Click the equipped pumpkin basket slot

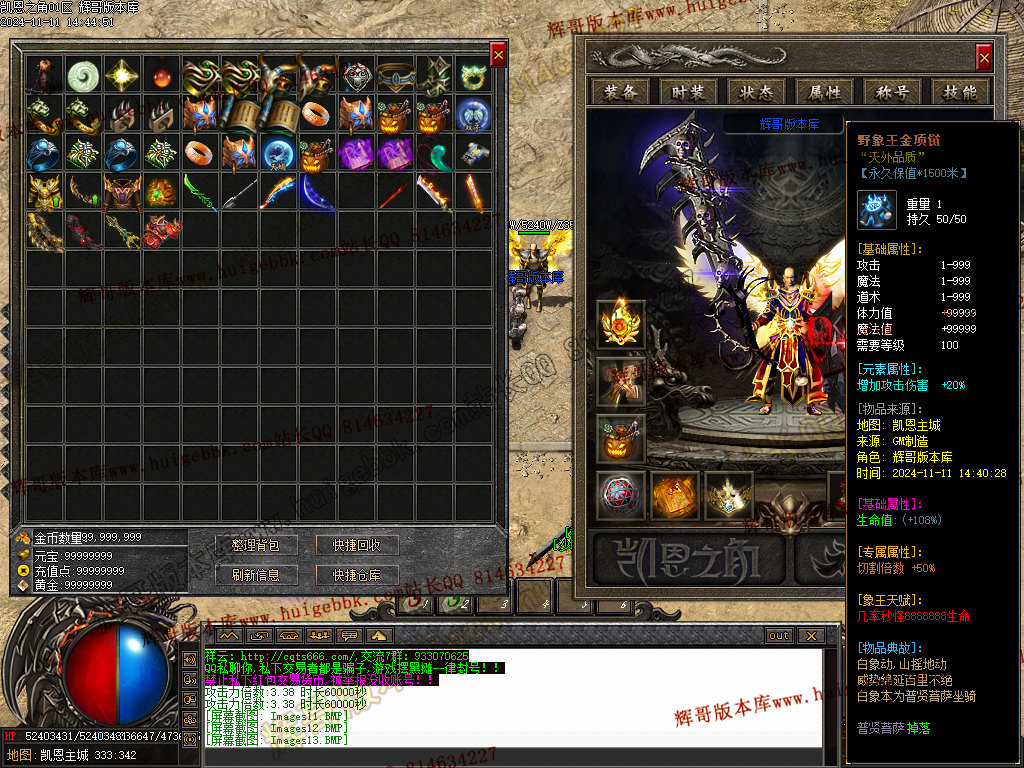click(621, 437)
